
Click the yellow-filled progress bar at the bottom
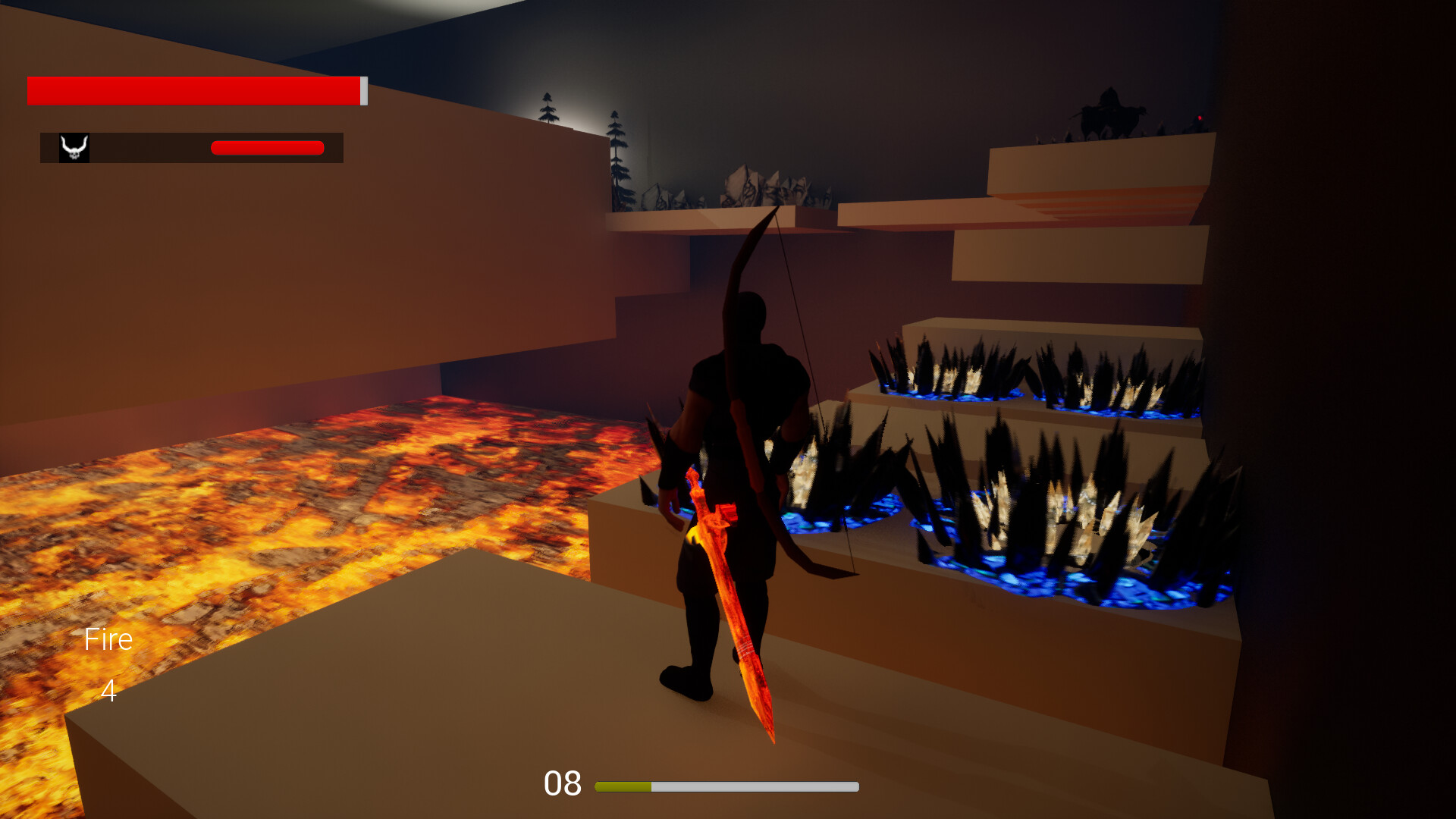624,786
